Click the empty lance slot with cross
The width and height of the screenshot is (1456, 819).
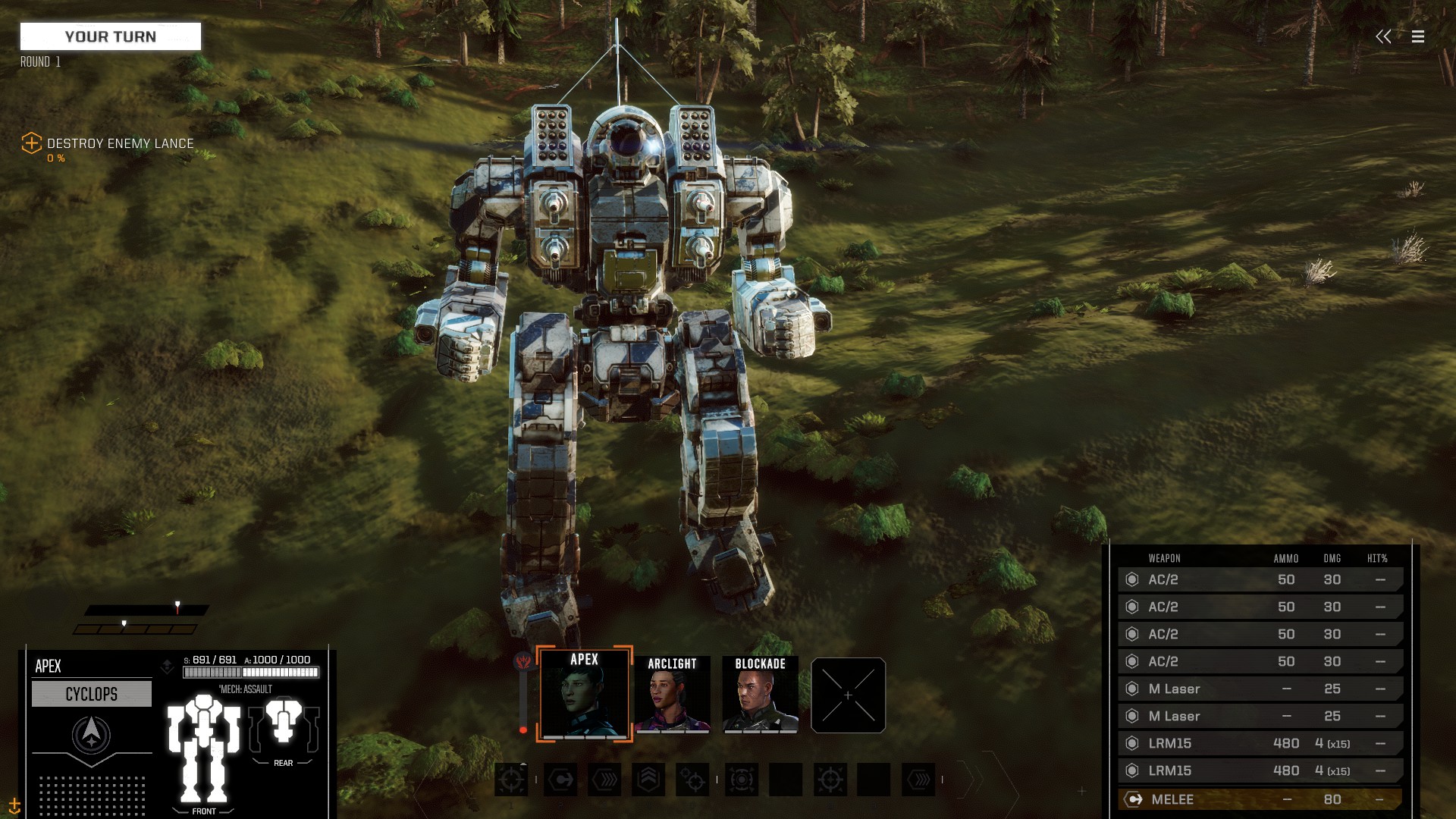pos(848,695)
